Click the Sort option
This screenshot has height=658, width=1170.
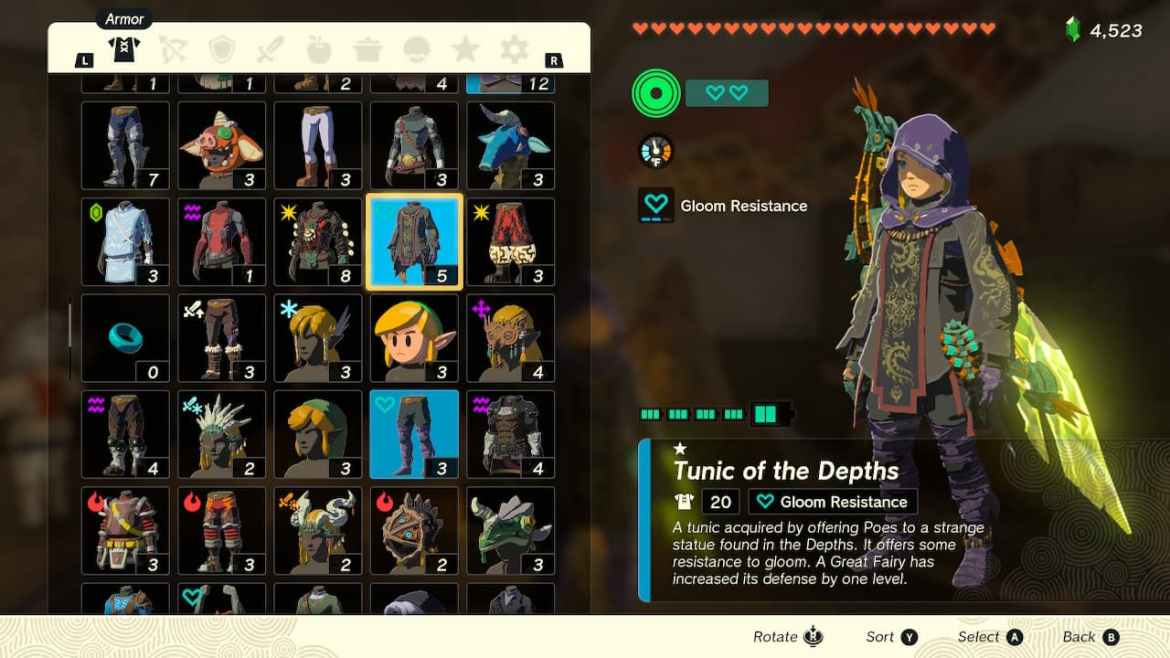point(891,637)
